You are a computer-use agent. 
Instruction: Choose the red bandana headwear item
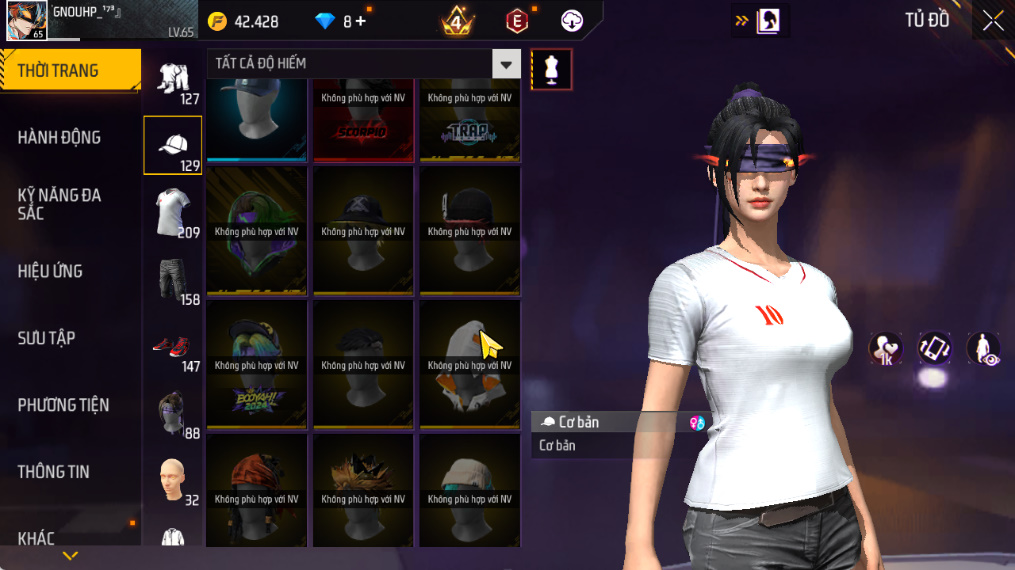click(256, 490)
